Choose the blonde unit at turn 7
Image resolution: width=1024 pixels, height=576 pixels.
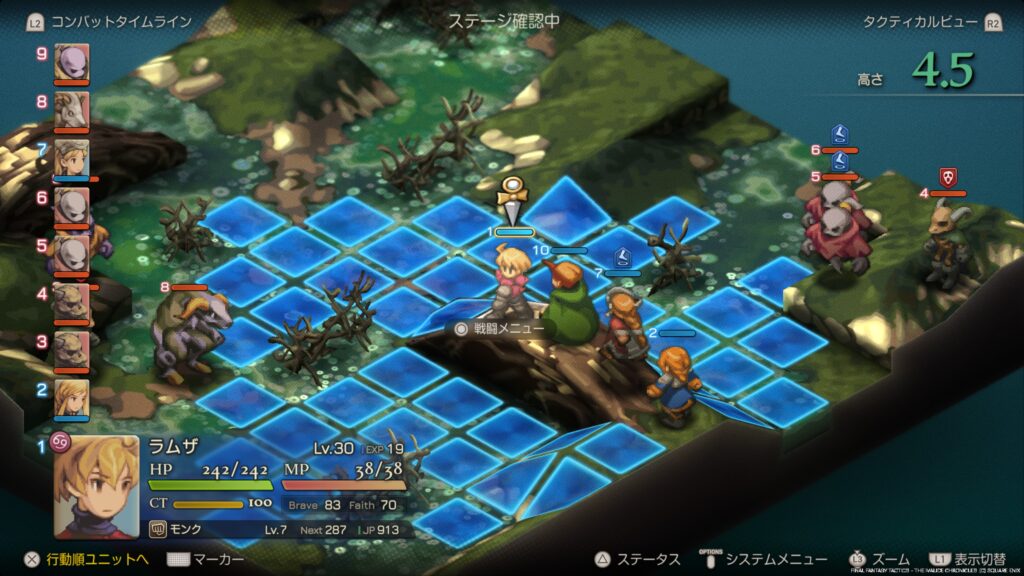pyautogui.click(x=71, y=158)
